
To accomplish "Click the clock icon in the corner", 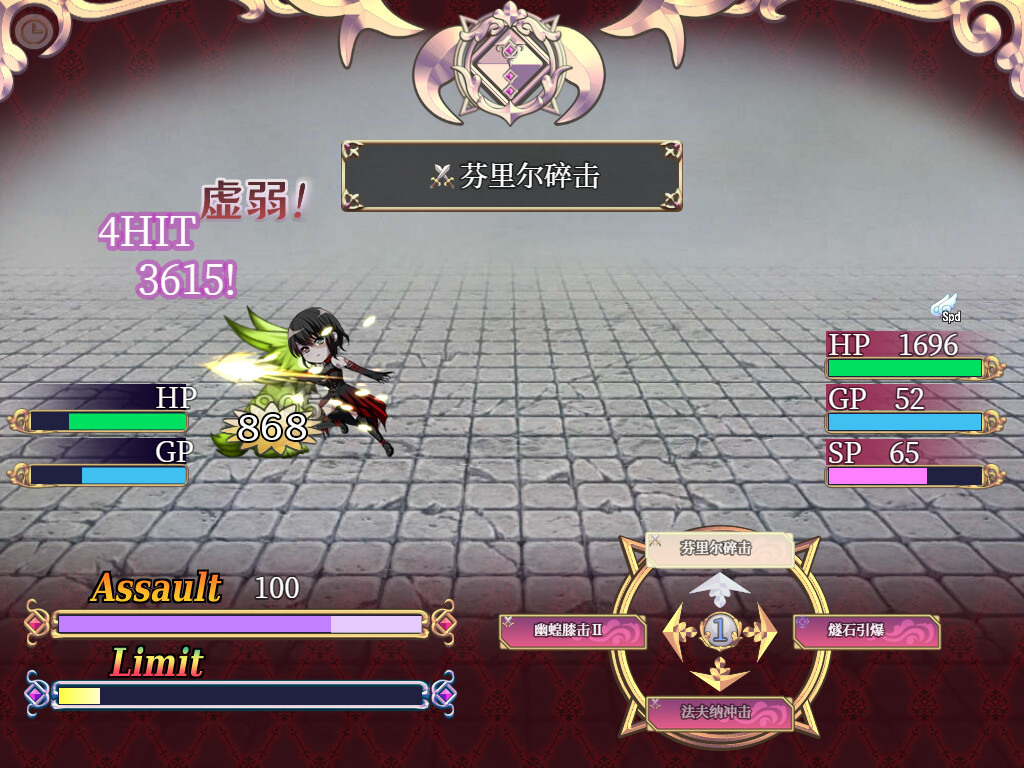I will (x=33, y=30).
